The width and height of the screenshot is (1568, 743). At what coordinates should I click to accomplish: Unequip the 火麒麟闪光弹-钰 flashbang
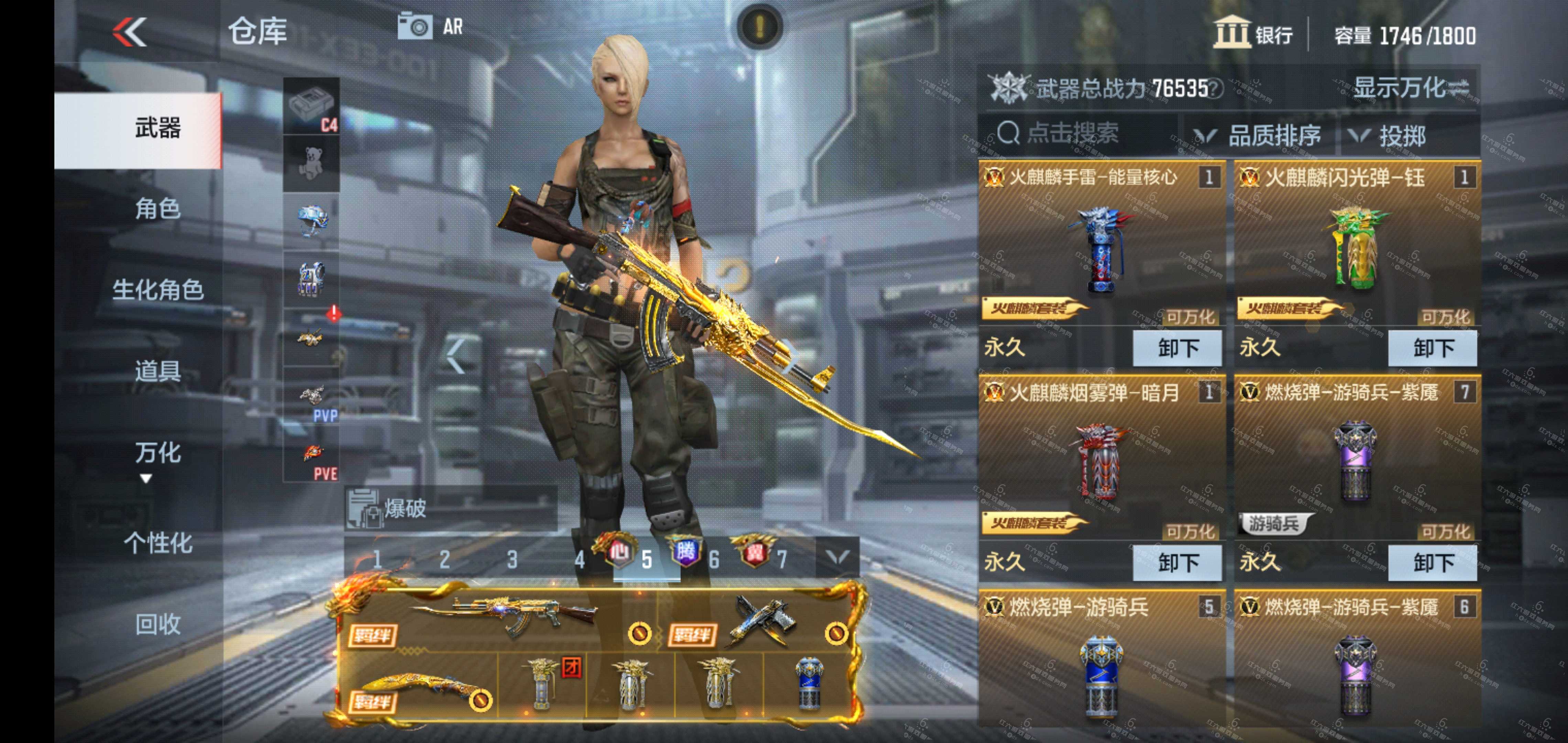pos(1432,348)
